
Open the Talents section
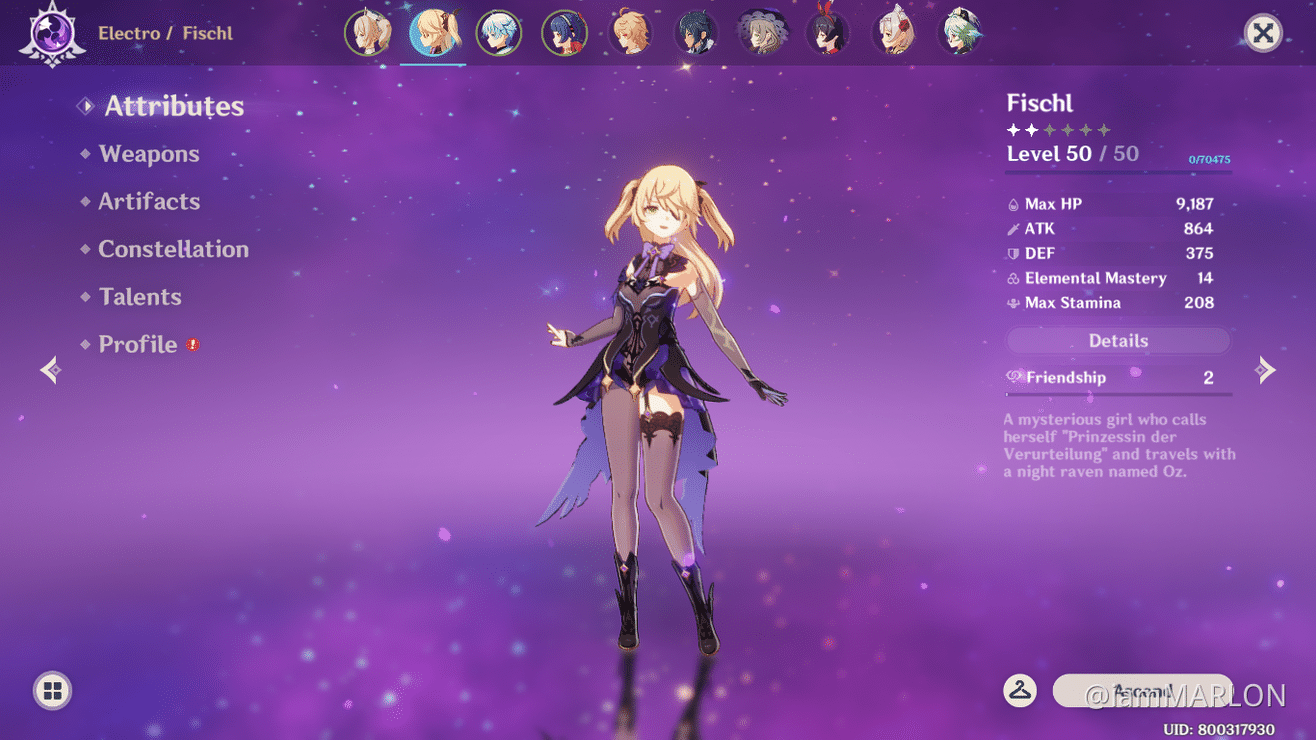140,296
